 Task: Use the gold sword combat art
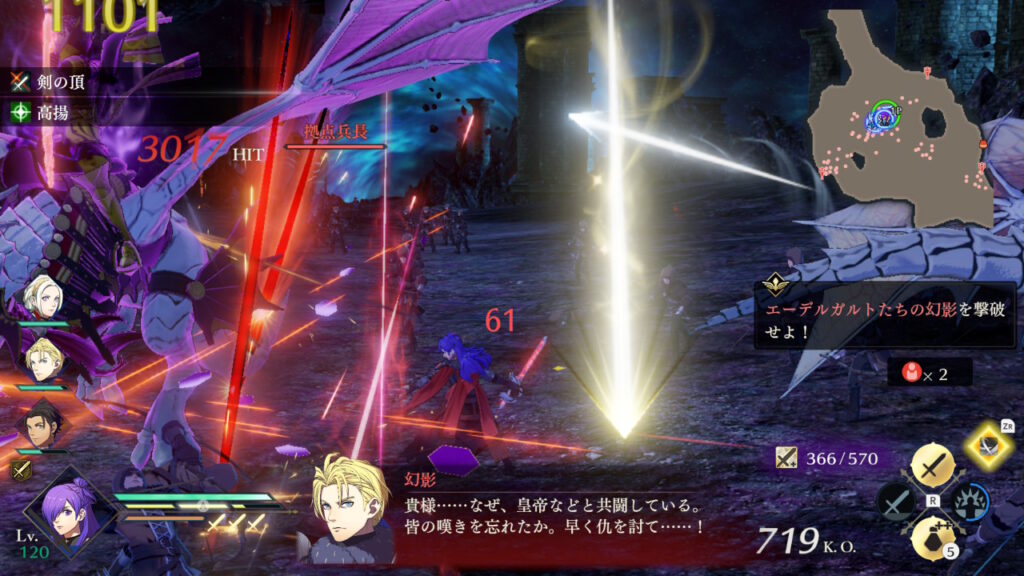(933, 466)
